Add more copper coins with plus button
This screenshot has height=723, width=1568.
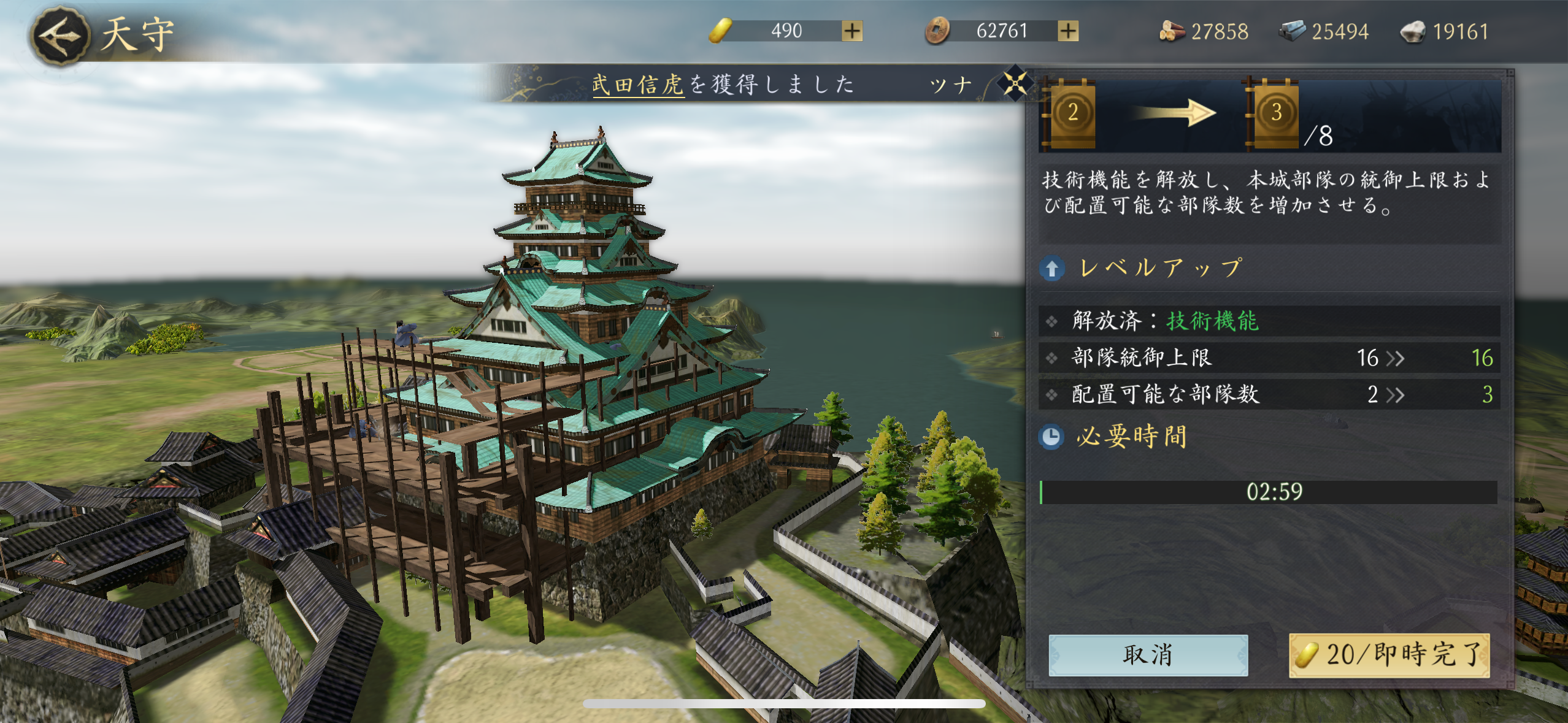(x=1068, y=31)
